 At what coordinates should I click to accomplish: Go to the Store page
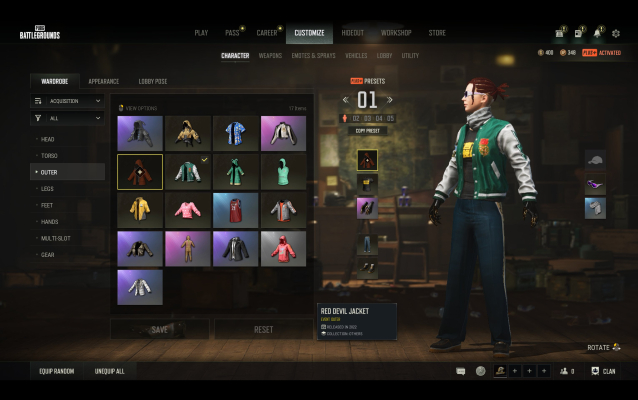437,33
